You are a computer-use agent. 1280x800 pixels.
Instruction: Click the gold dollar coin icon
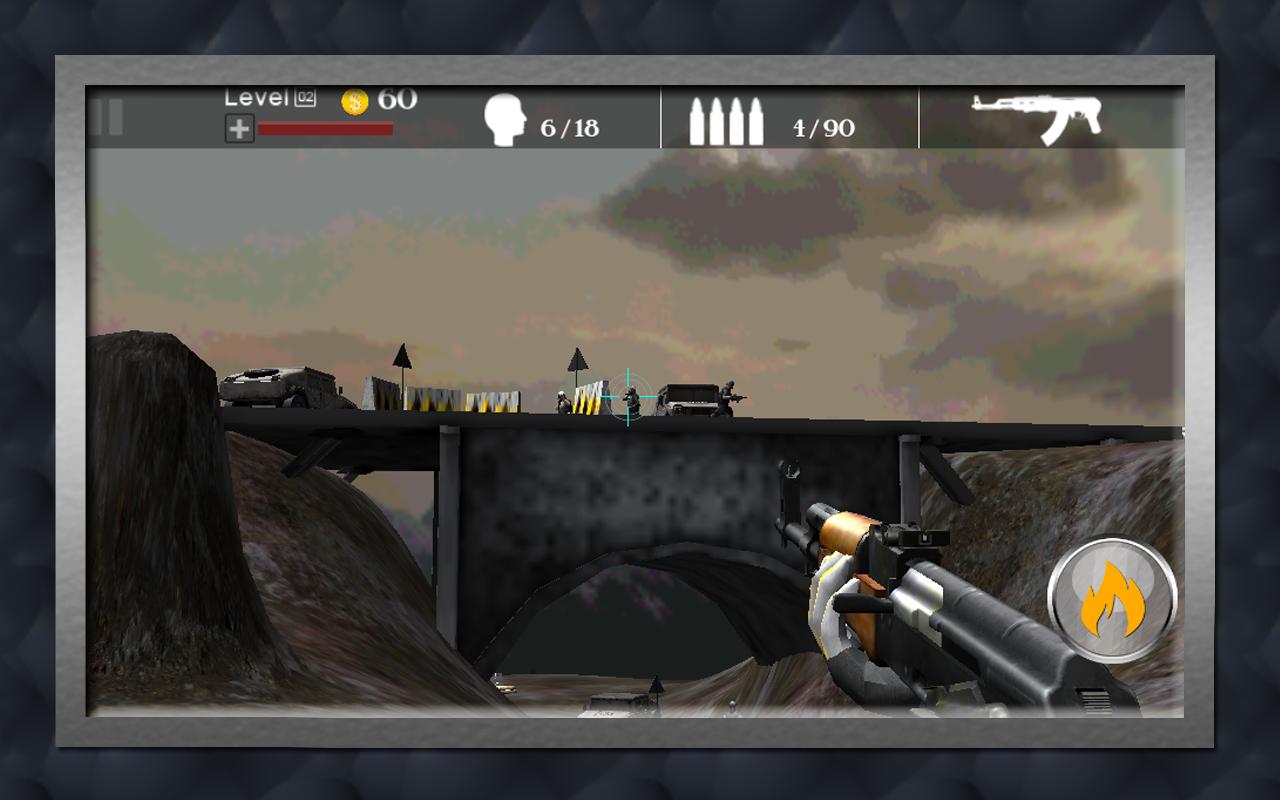[355, 100]
